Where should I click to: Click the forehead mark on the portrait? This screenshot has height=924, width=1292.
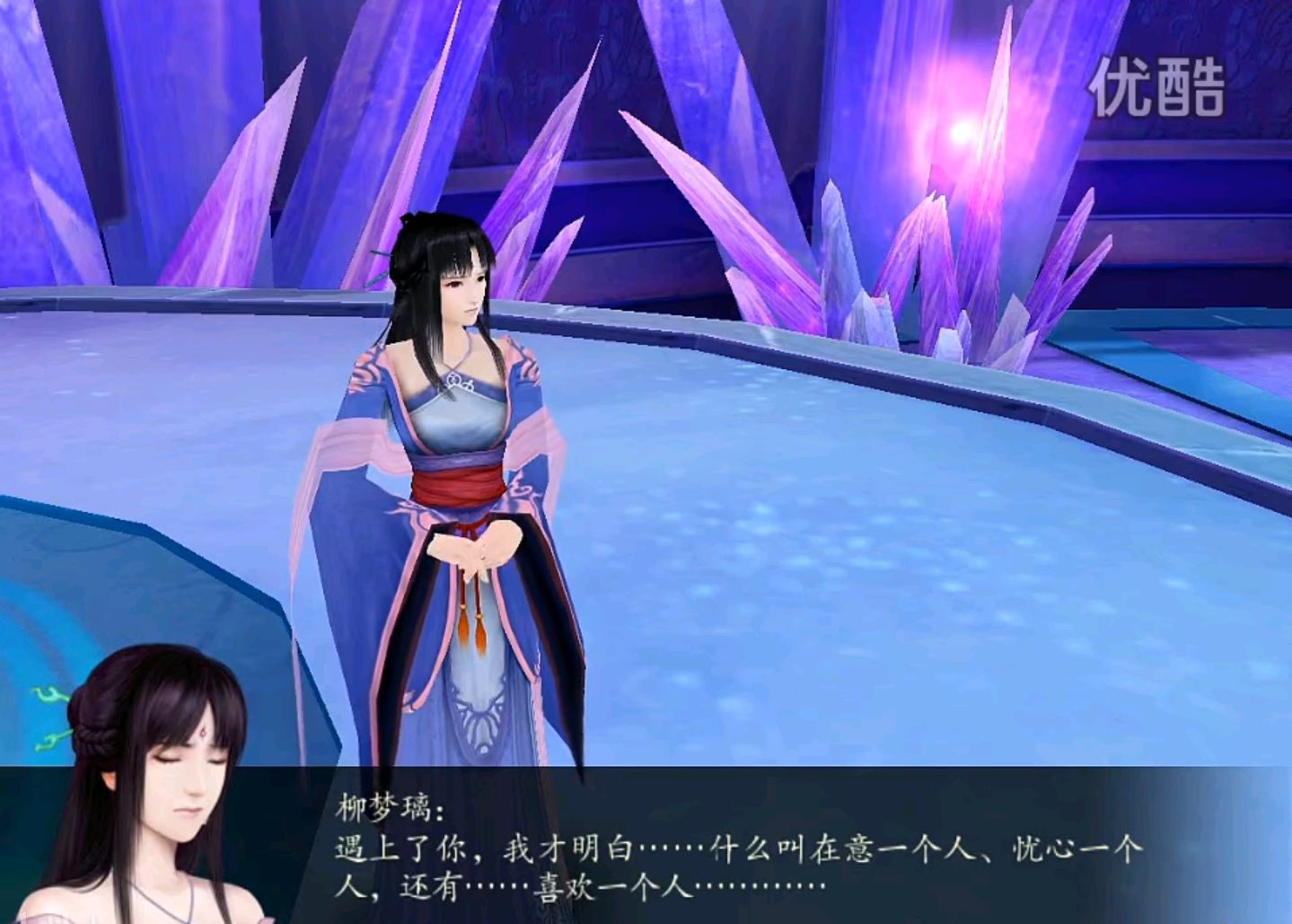[x=205, y=734]
